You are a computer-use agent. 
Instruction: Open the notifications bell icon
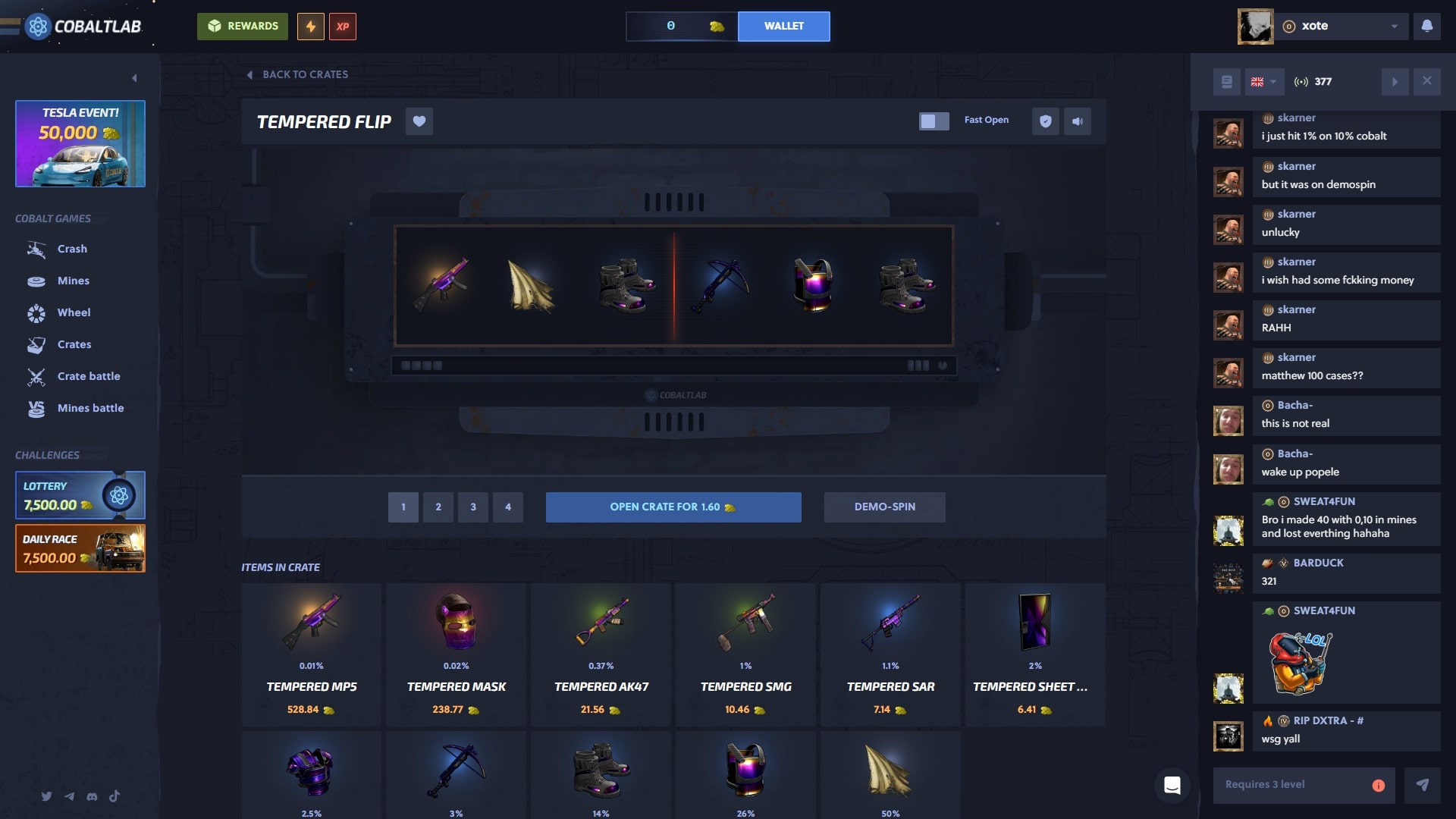(1429, 26)
